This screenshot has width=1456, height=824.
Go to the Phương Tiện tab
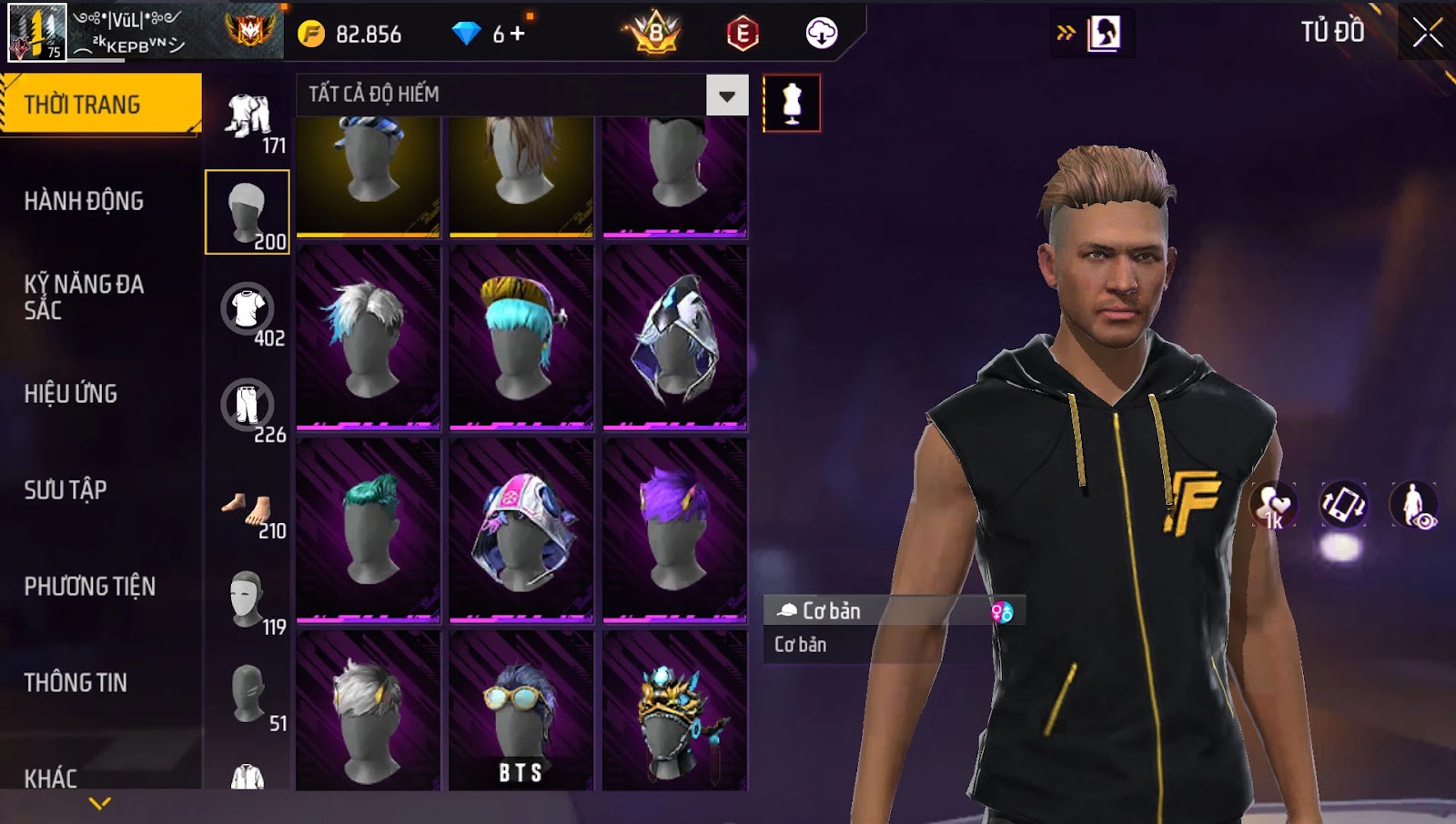[x=89, y=587]
